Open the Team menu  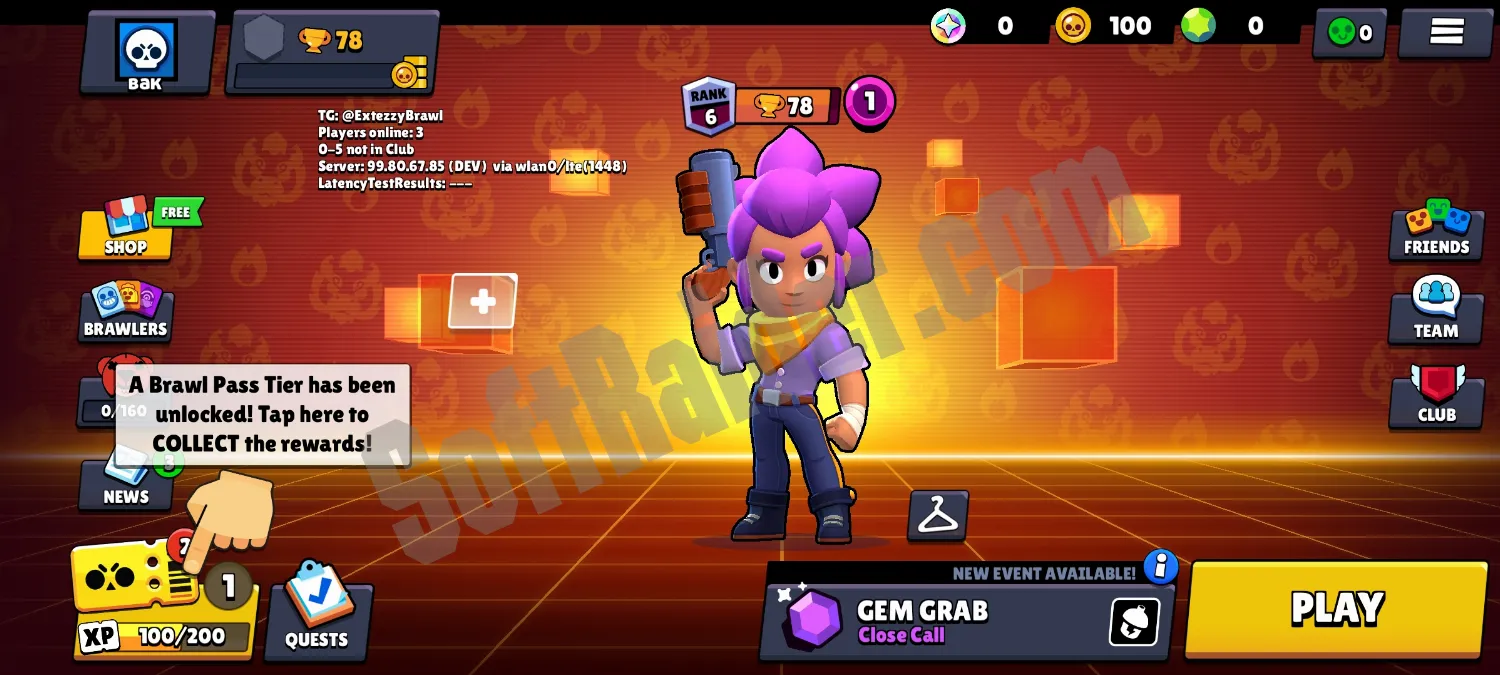(x=1436, y=313)
